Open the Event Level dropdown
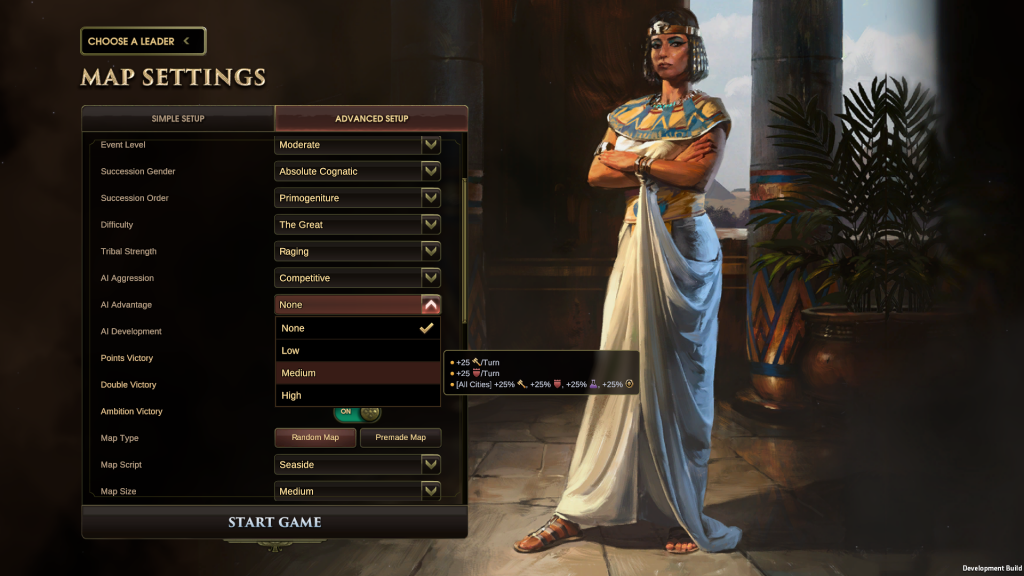This screenshot has height=576, width=1024. [x=358, y=145]
